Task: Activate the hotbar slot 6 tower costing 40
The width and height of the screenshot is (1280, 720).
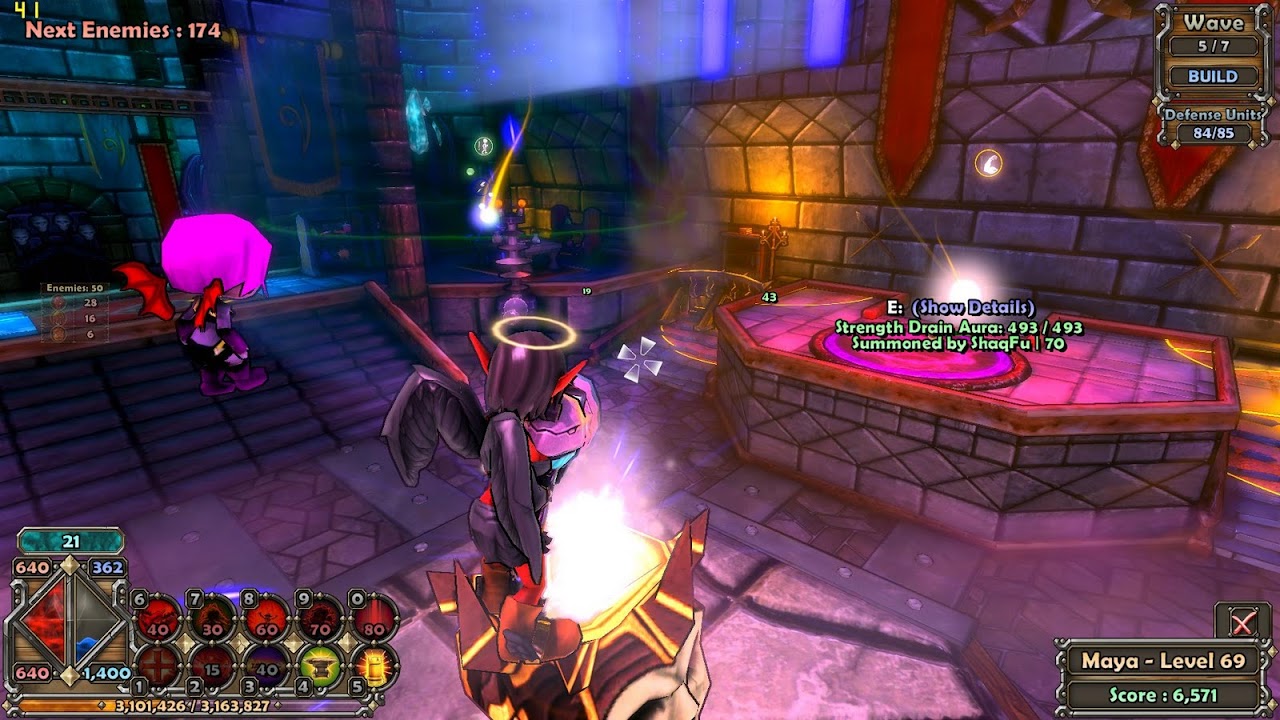Action: [x=158, y=619]
